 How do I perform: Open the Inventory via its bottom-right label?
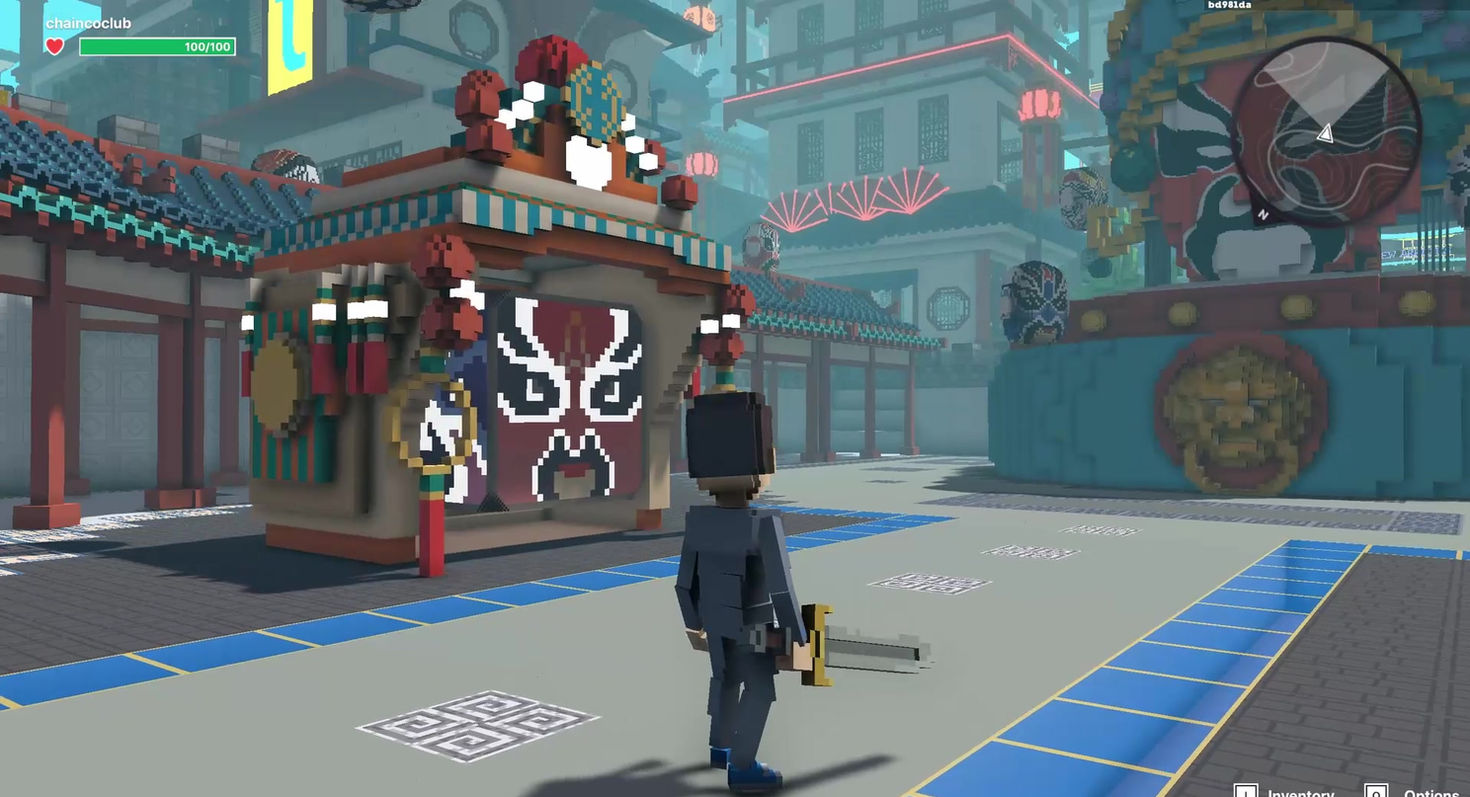click(x=1301, y=791)
